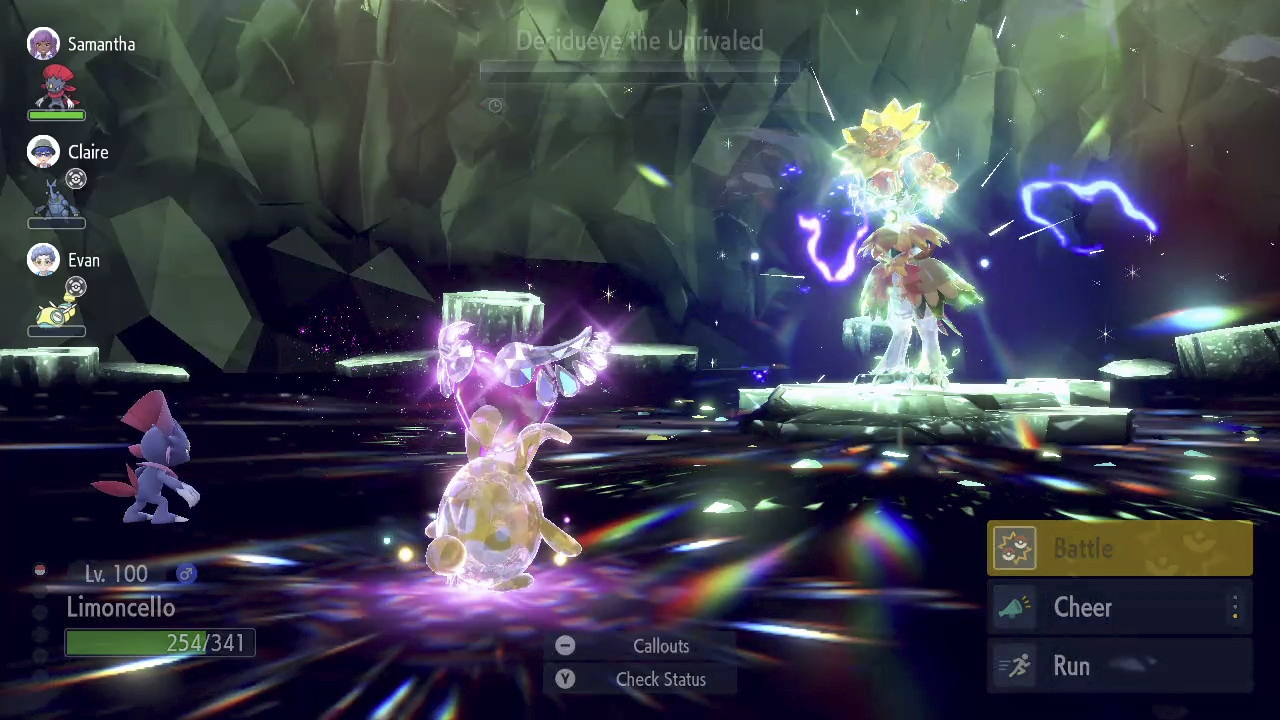The width and height of the screenshot is (1280, 720).
Task: Open Check Status
Action: 642,679
